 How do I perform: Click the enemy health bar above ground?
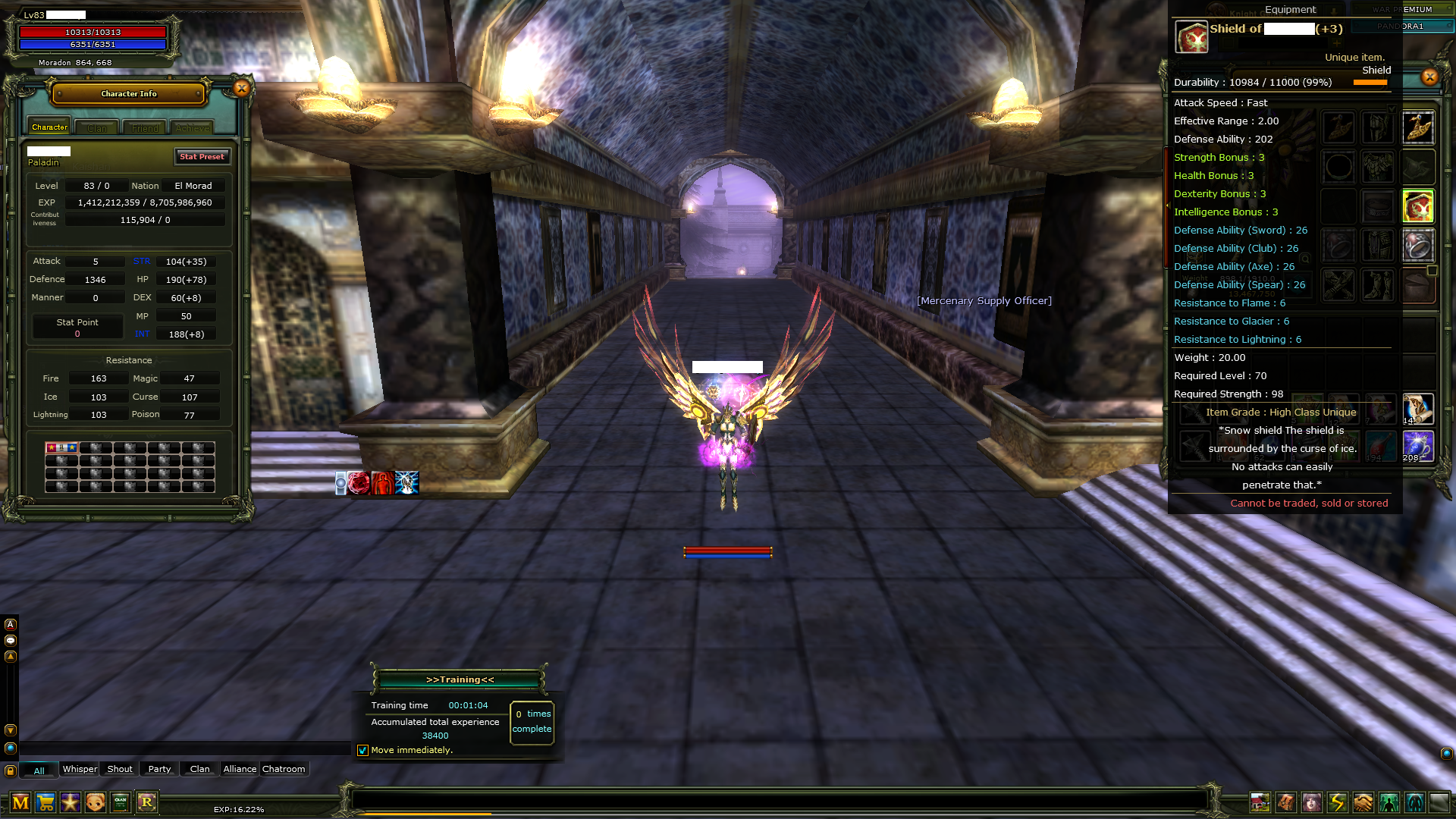click(x=728, y=551)
